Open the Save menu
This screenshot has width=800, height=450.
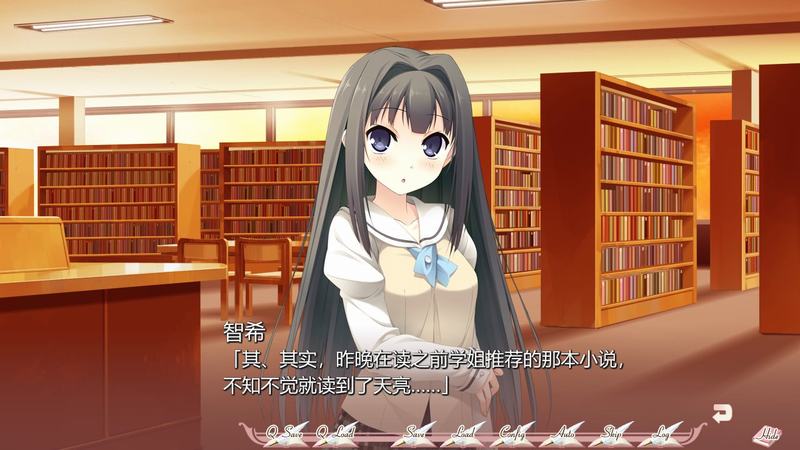click(x=415, y=433)
